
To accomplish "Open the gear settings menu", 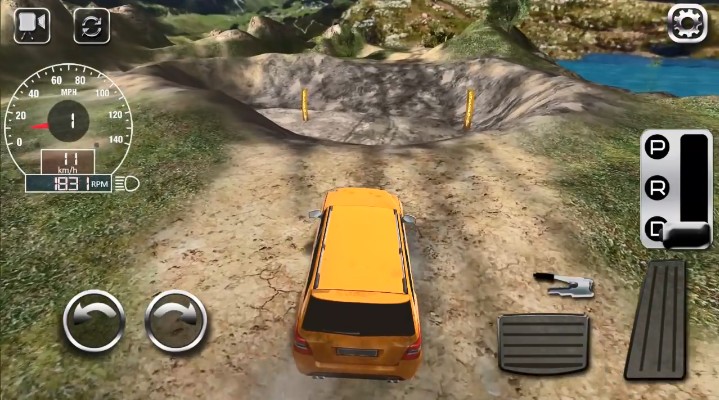I will coord(687,22).
